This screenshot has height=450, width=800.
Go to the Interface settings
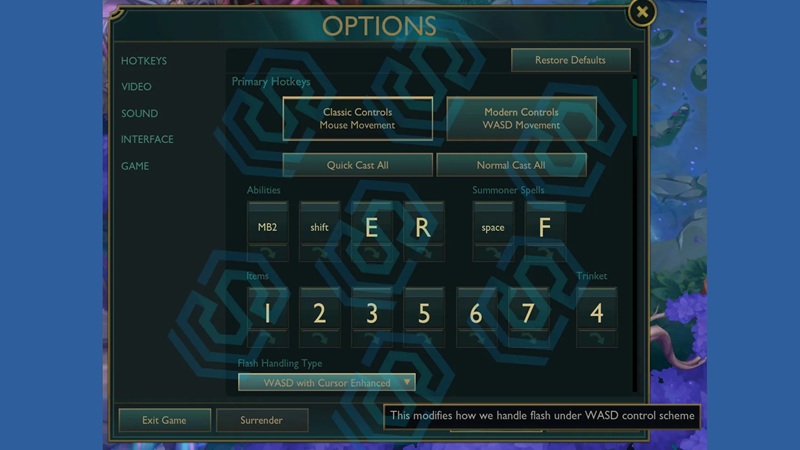(x=147, y=140)
